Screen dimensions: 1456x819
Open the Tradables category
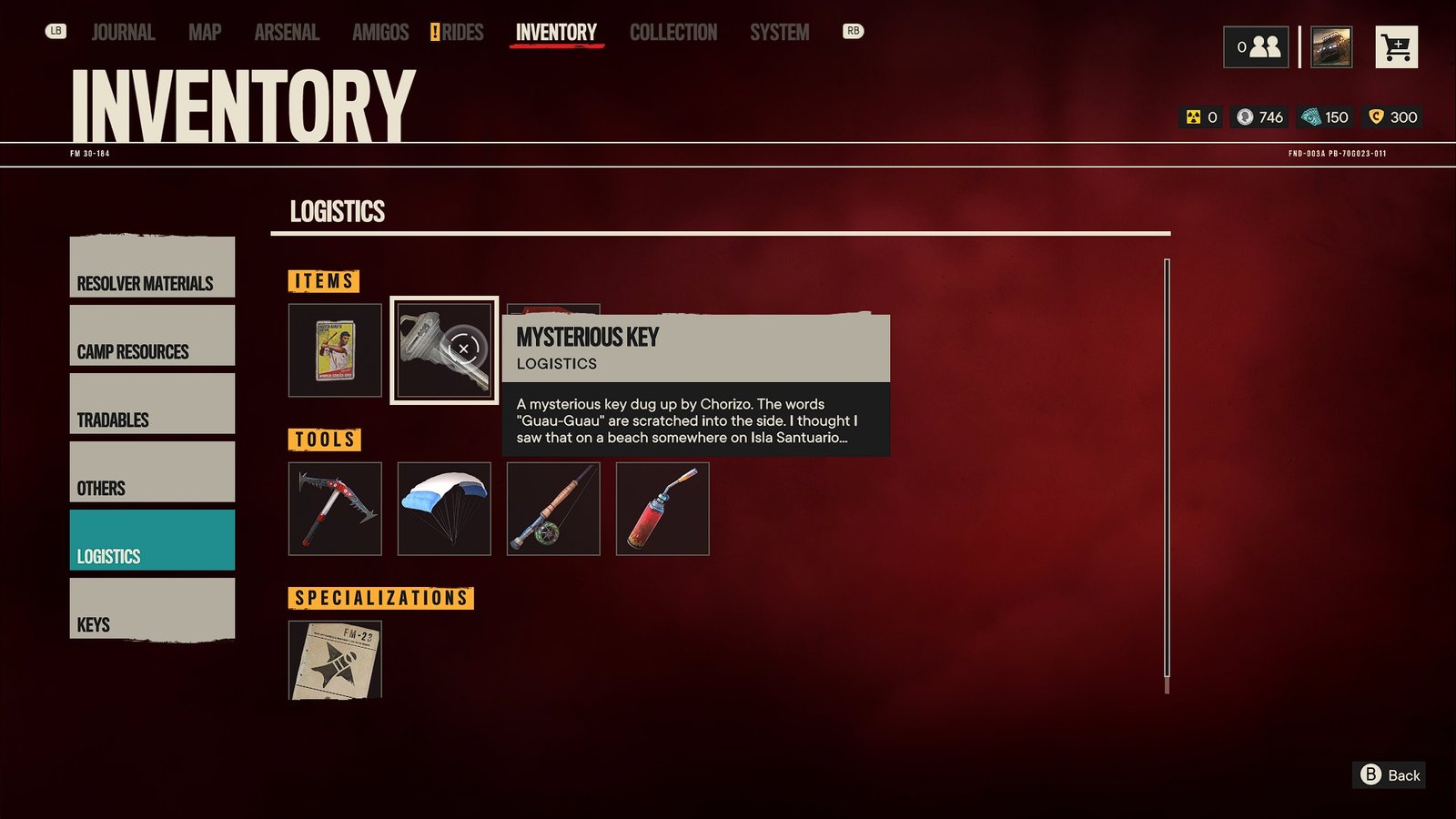tap(152, 404)
